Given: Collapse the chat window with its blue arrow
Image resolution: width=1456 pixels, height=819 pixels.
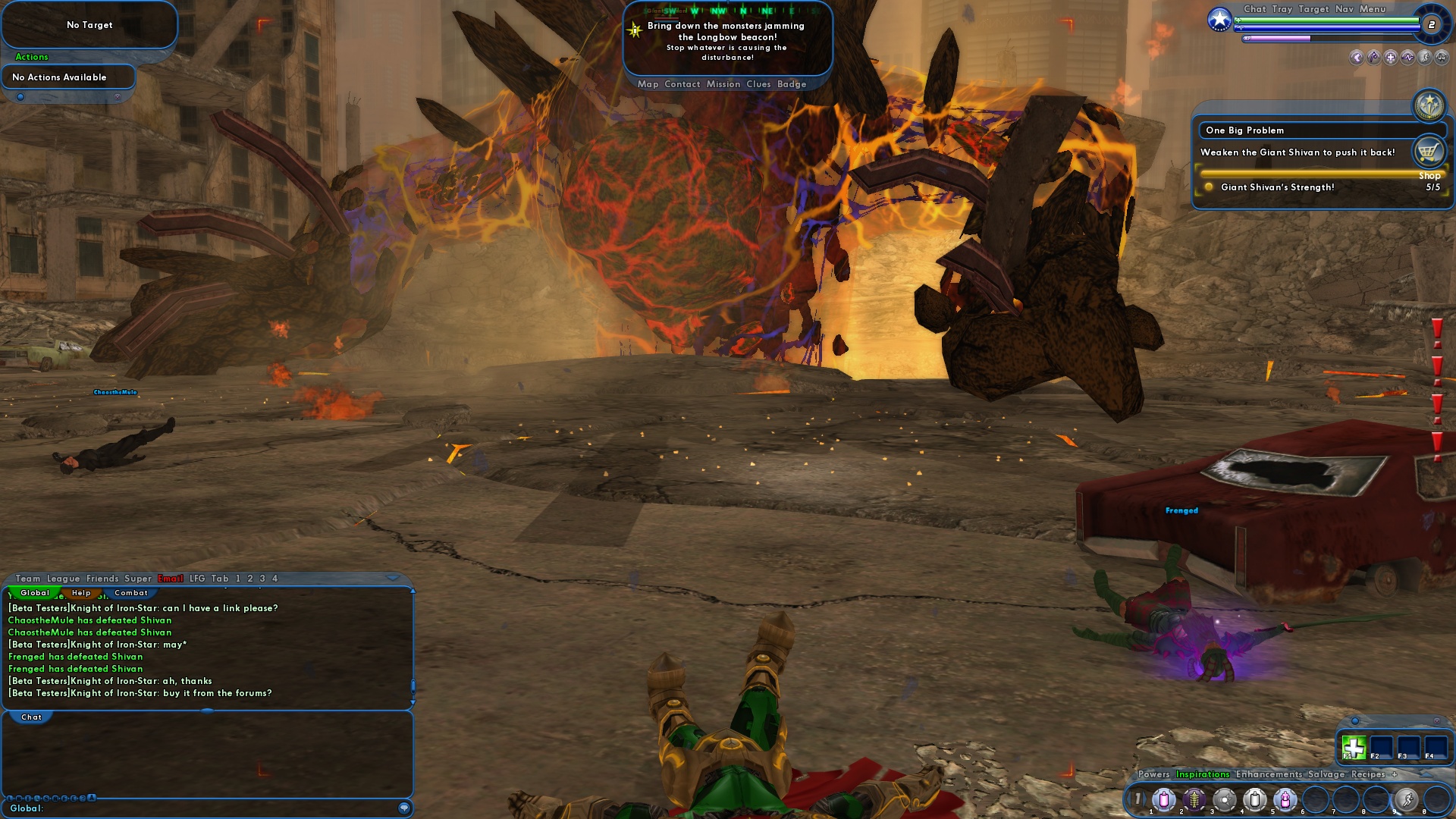Looking at the screenshot, I should pyautogui.click(x=392, y=577).
